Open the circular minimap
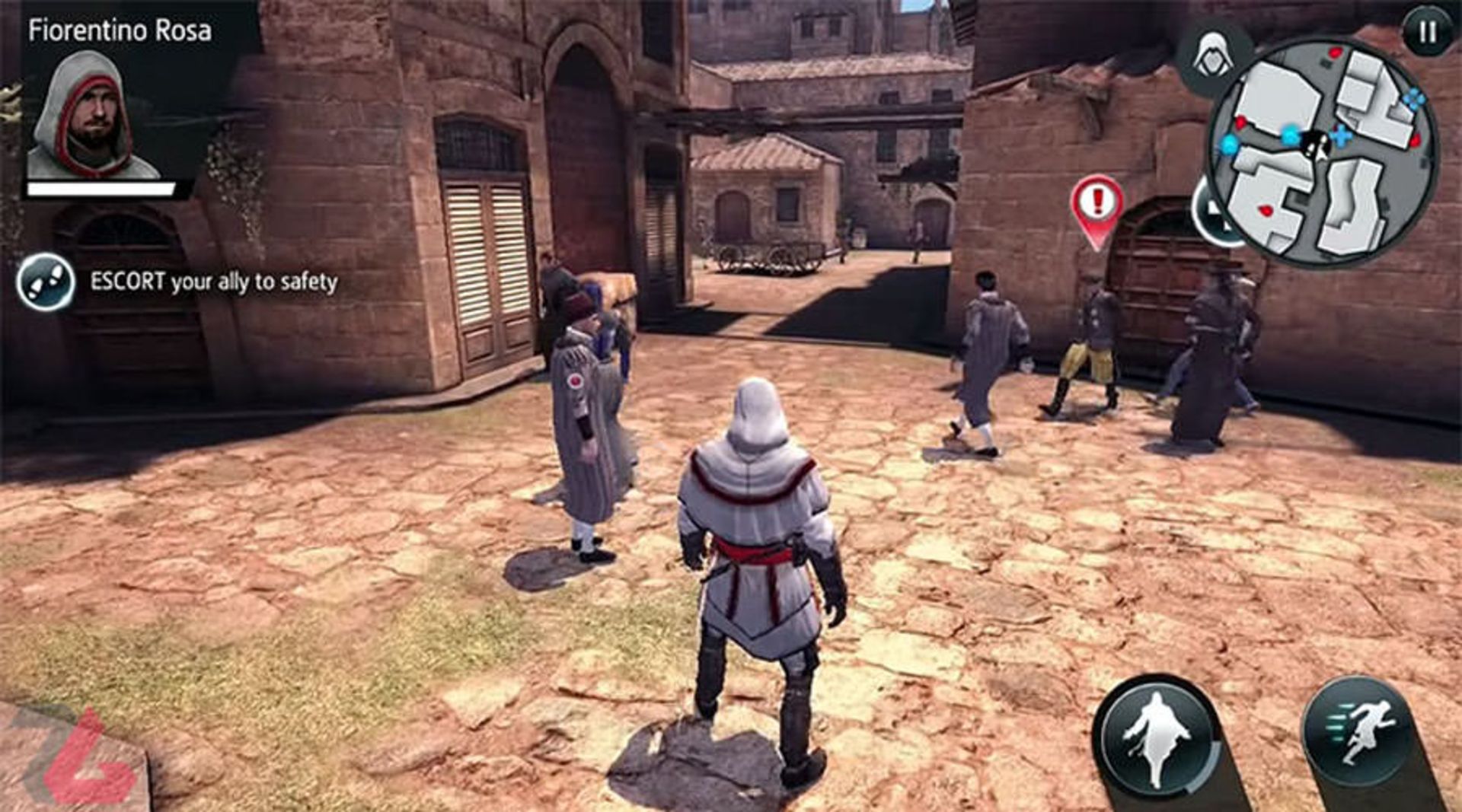This screenshot has width=1462, height=812. pos(1323,152)
